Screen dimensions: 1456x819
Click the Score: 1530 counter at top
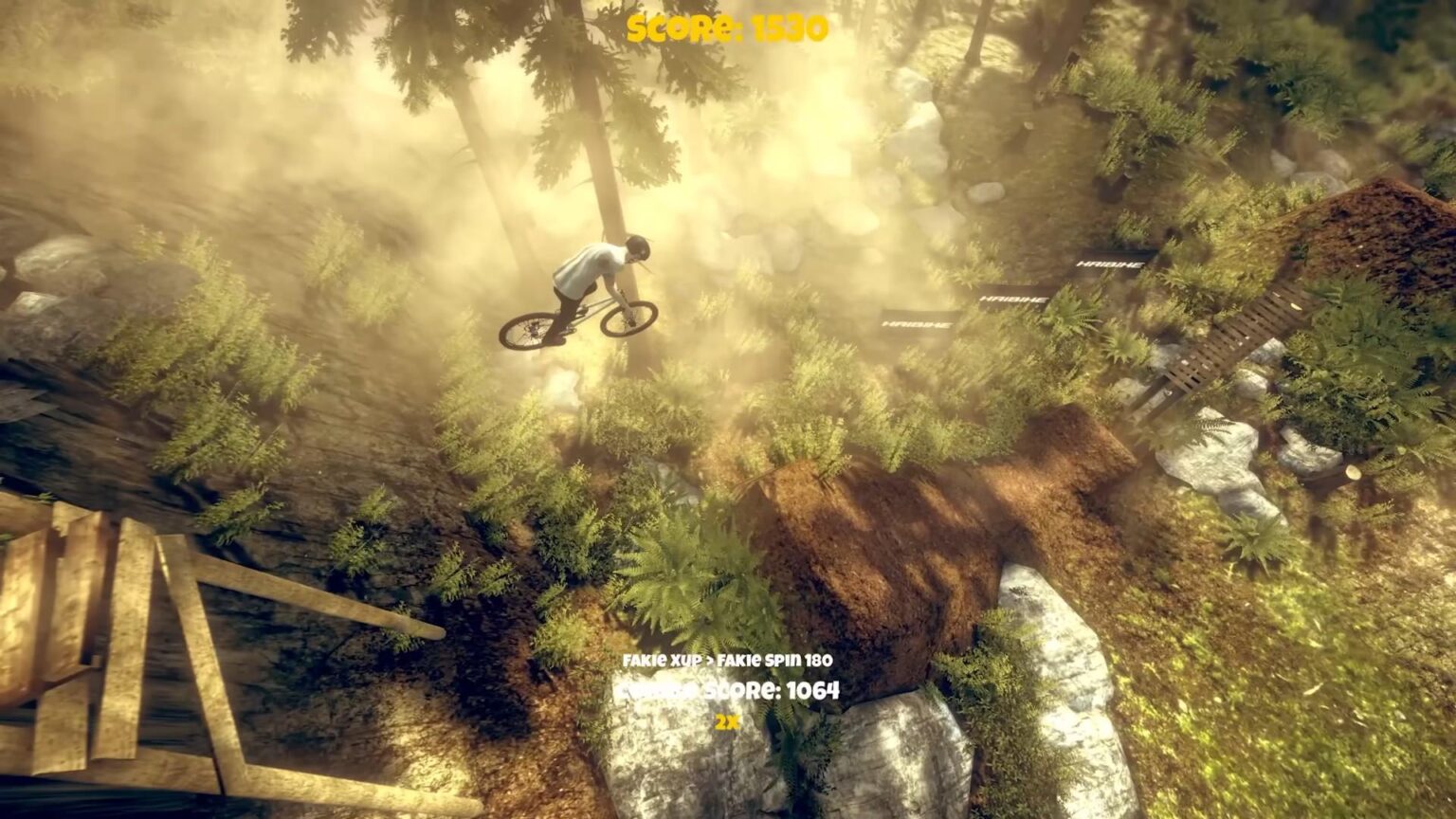click(x=728, y=27)
